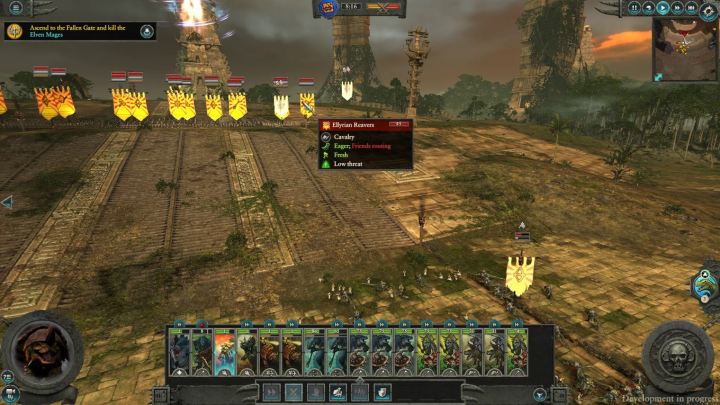
Task: Toggle the objective zoom-to-location icon
Action: (147, 31)
